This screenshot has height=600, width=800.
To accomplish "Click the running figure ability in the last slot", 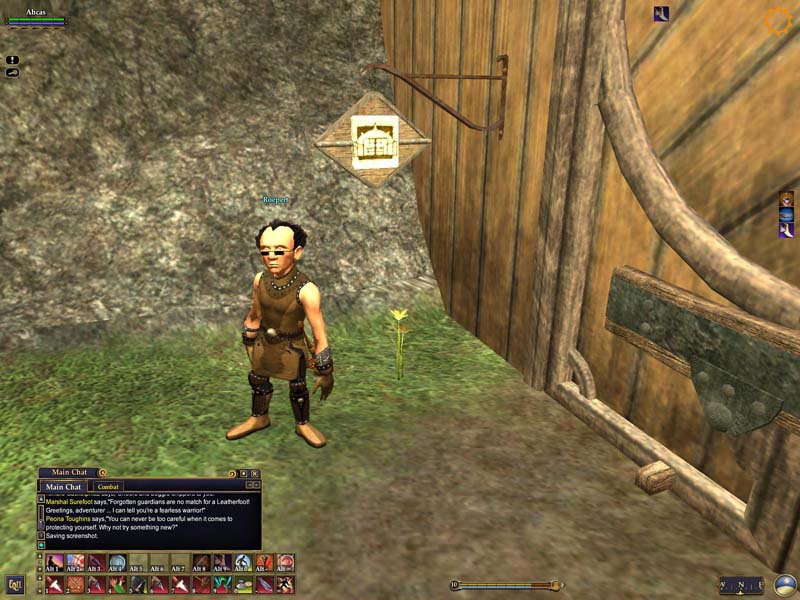I will [x=285, y=584].
